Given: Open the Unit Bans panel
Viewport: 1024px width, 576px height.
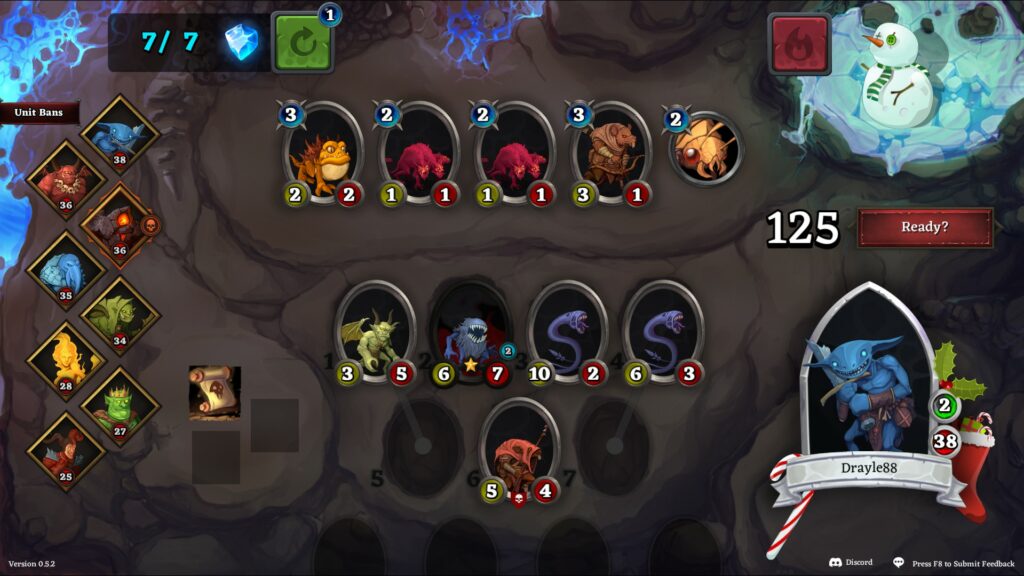Looking at the screenshot, I should click(x=39, y=113).
